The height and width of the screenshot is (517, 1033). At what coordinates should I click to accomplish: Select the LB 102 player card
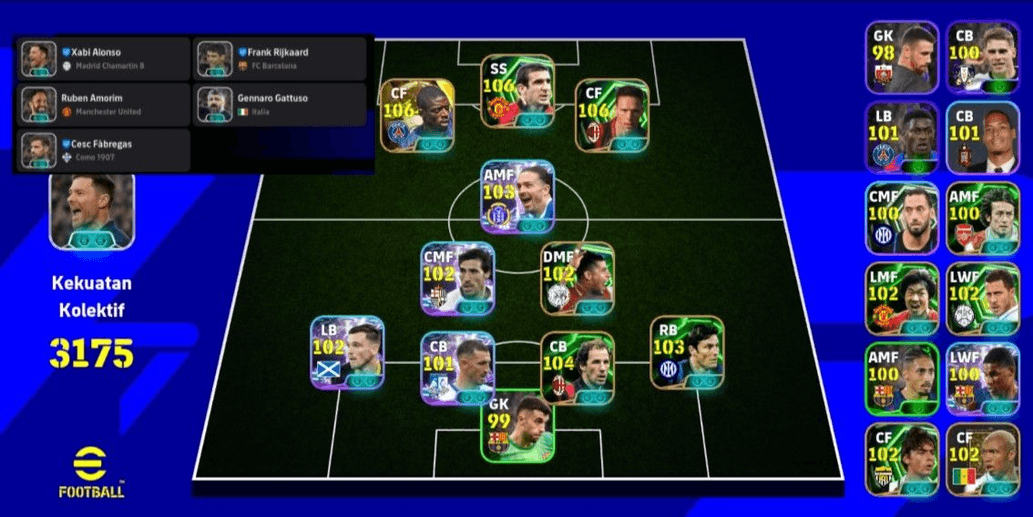pyautogui.click(x=347, y=352)
